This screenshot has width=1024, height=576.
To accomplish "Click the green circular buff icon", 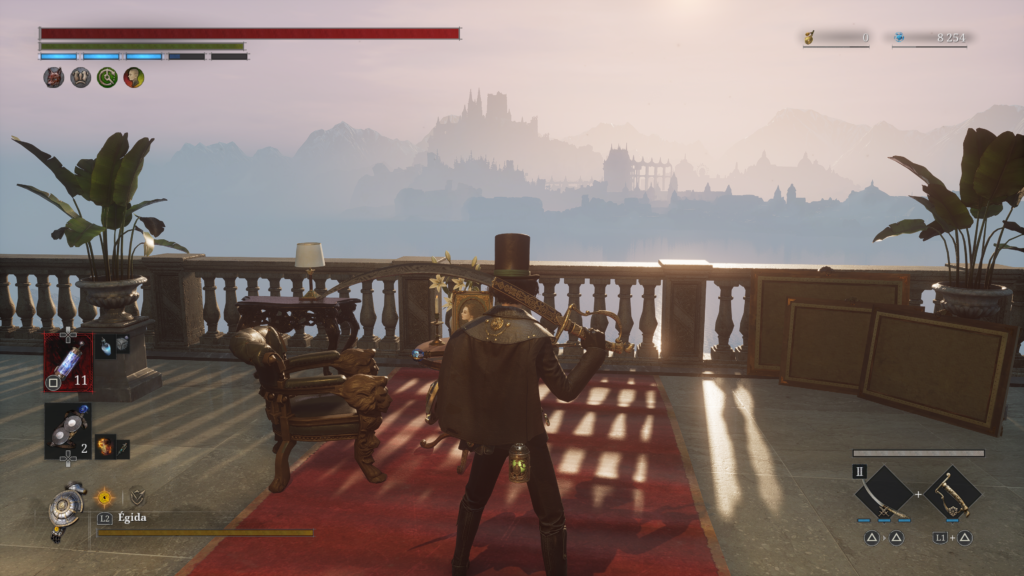I will (x=107, y=78).
